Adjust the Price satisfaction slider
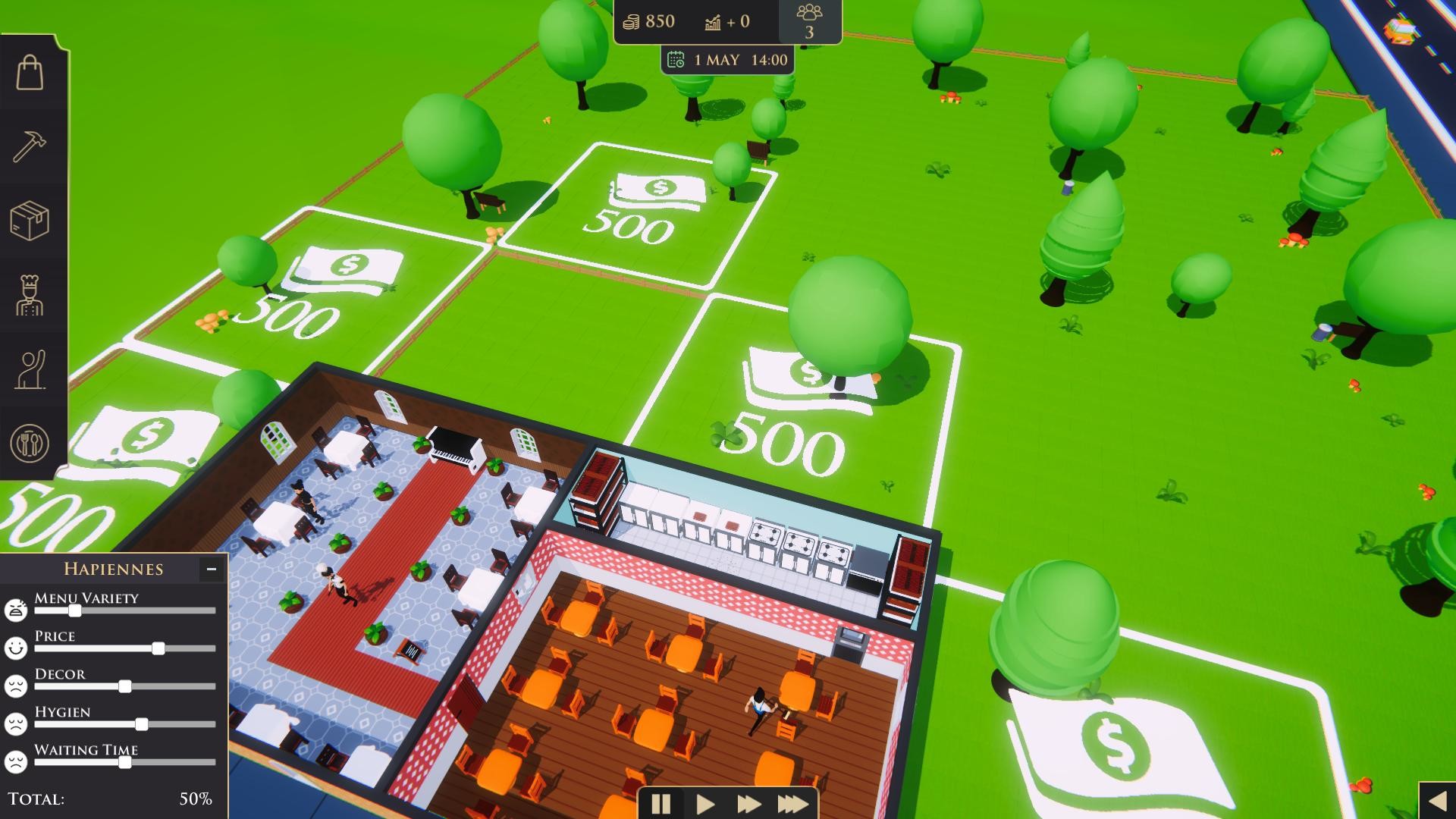This screenshot has width=1456, height=819. (x=157, y=649)
